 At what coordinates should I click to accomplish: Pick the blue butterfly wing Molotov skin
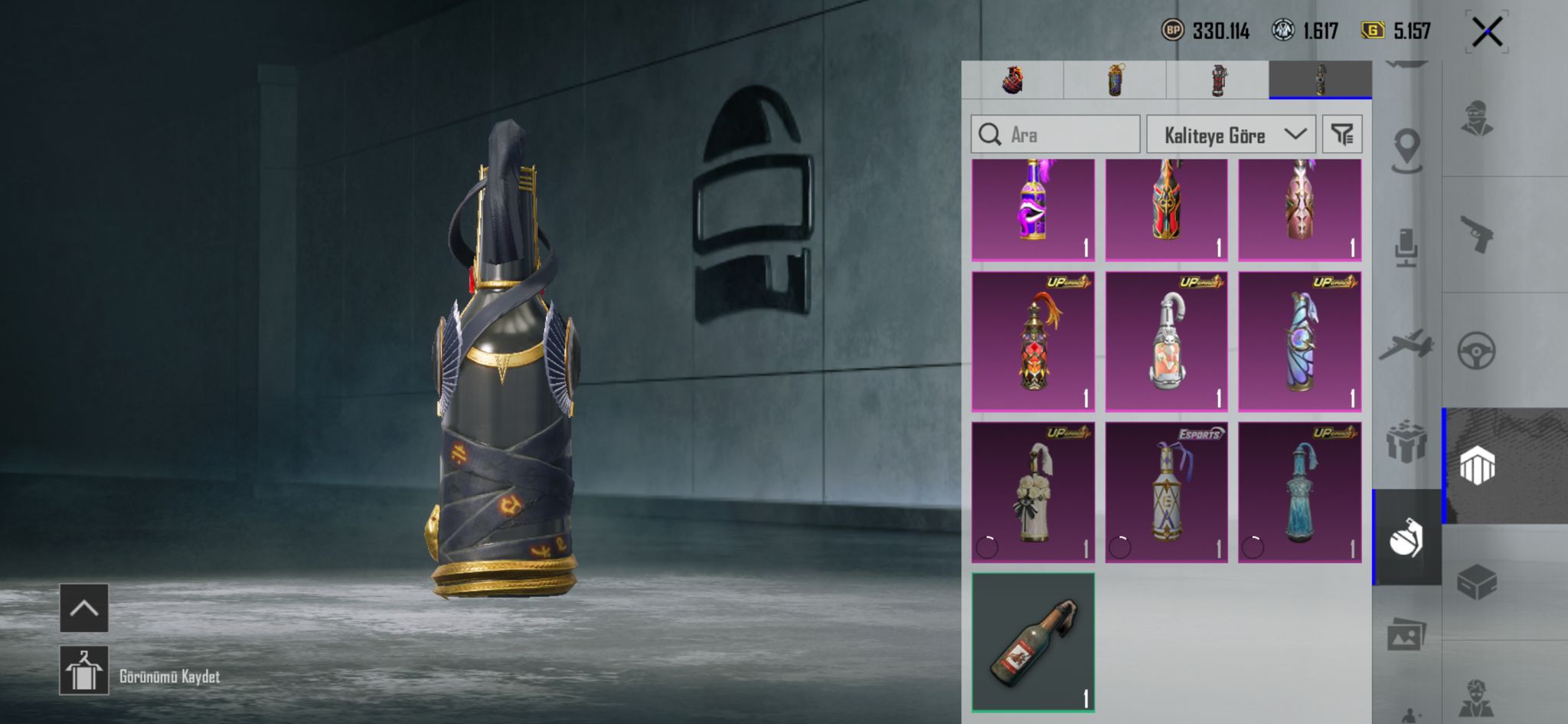pos(1299,342)
